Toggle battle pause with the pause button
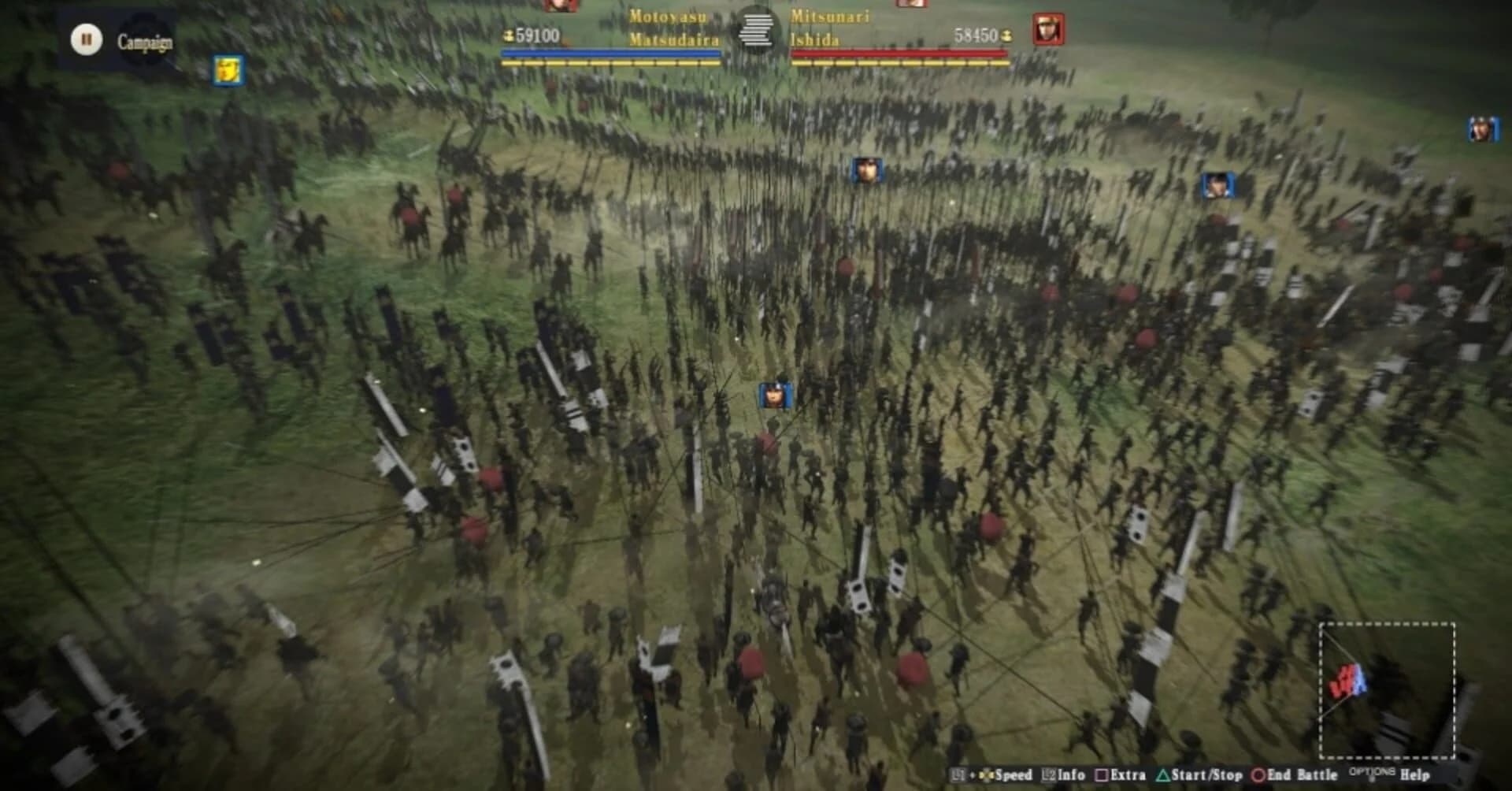Screen dimensions: 1512x791 point(87,38)
